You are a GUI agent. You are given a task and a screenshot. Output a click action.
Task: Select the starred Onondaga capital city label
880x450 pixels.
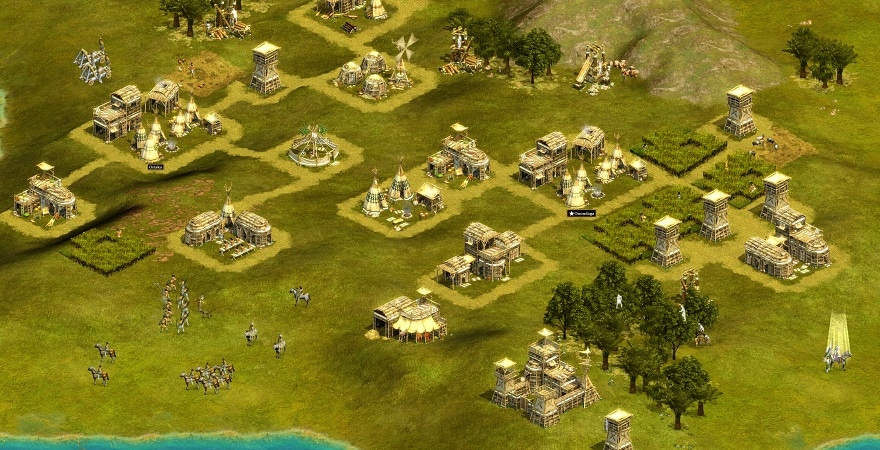pyautogui.click(x=581, y=213)
